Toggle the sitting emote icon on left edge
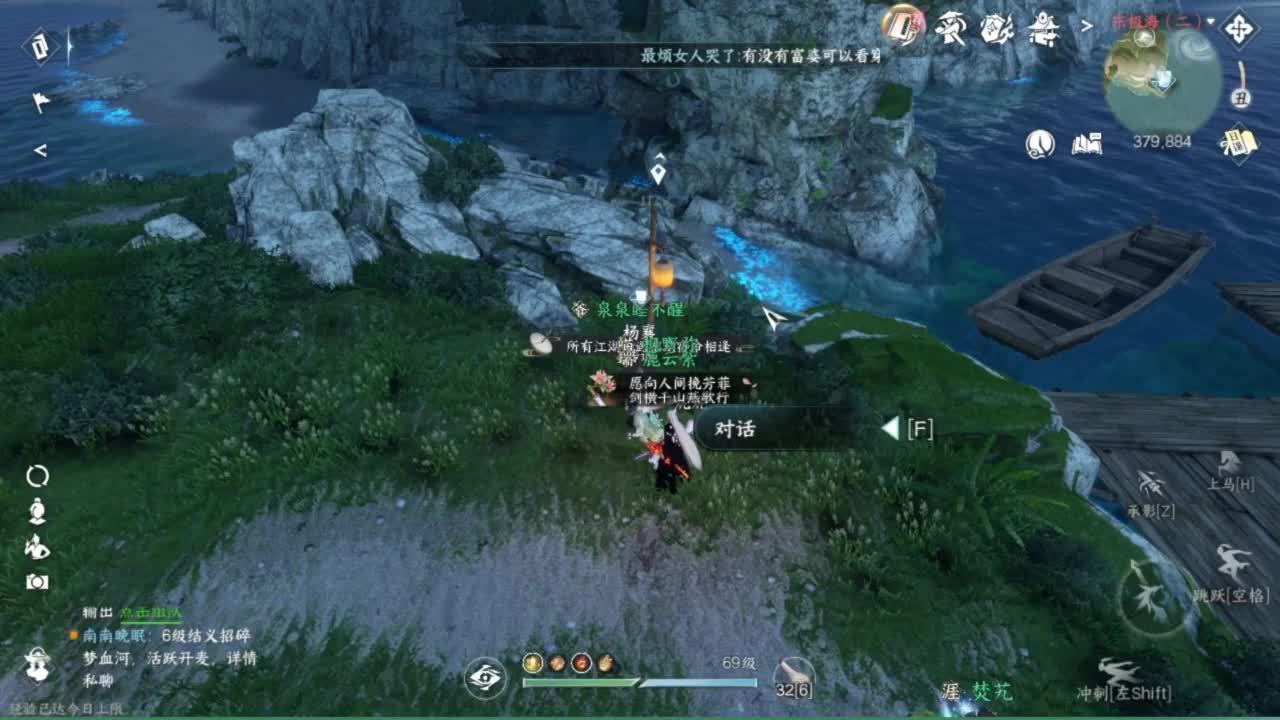1280x720 pixels. coord(36,511)
